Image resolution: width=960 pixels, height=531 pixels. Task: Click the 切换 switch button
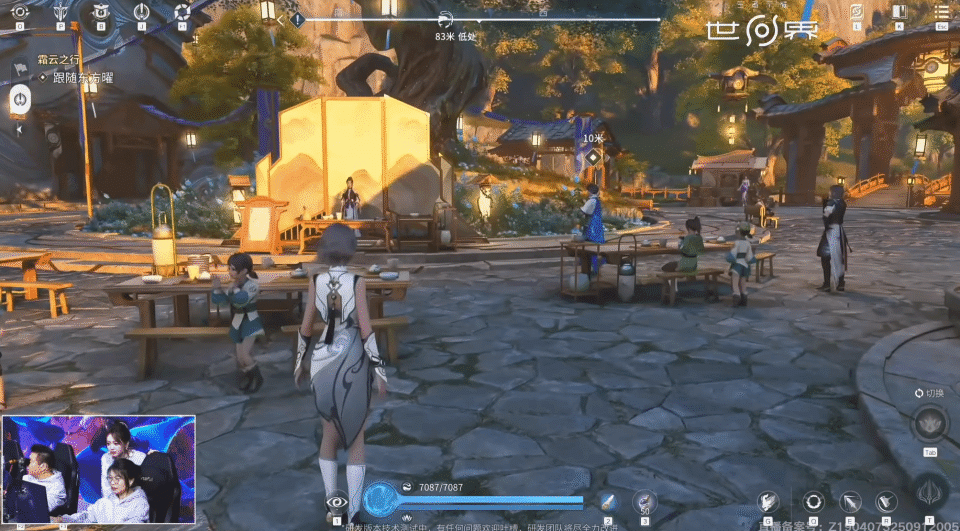tap(930, 393)
